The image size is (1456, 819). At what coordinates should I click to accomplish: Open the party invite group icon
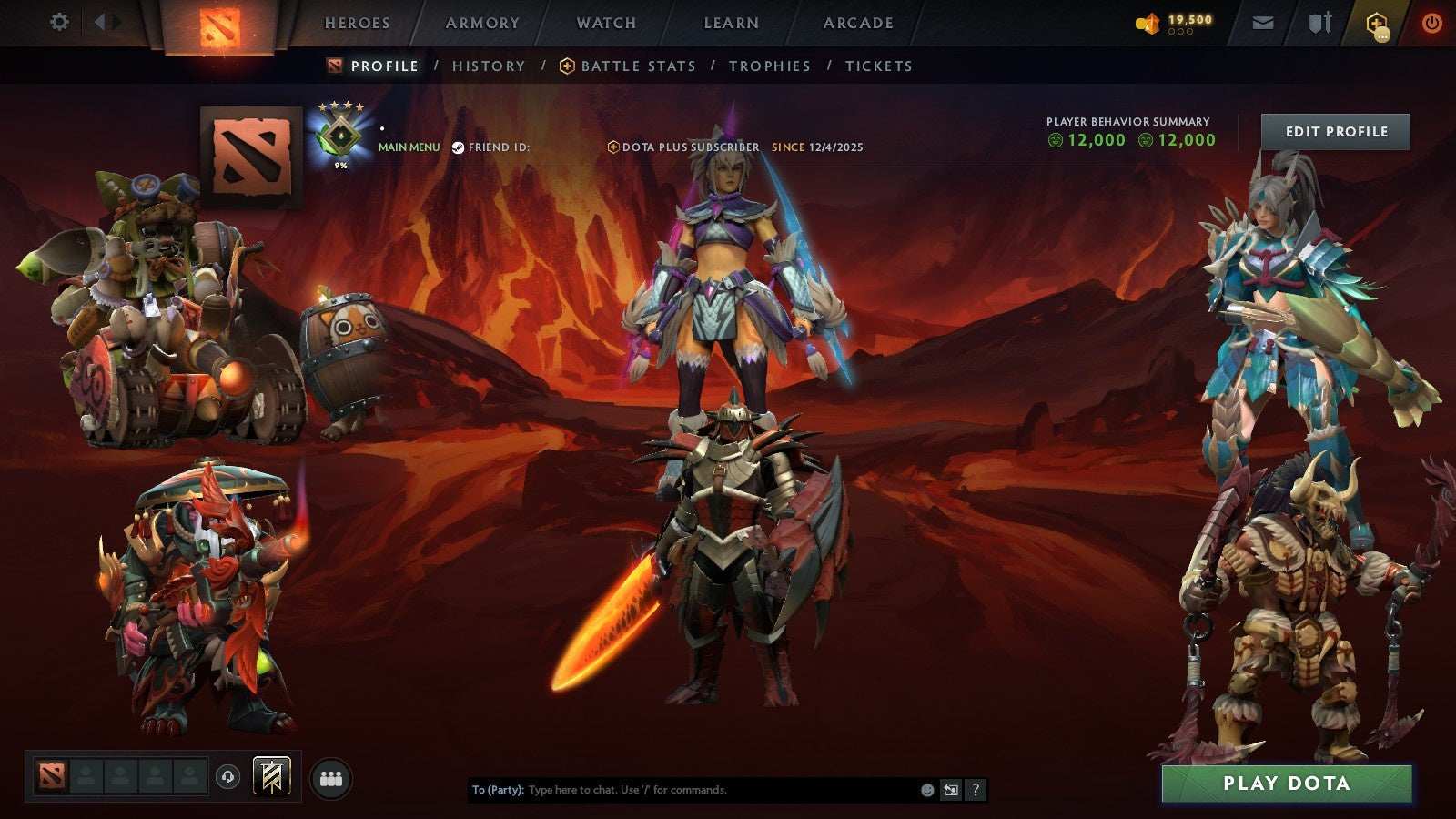pyautogui.click(x=332, y=774)
